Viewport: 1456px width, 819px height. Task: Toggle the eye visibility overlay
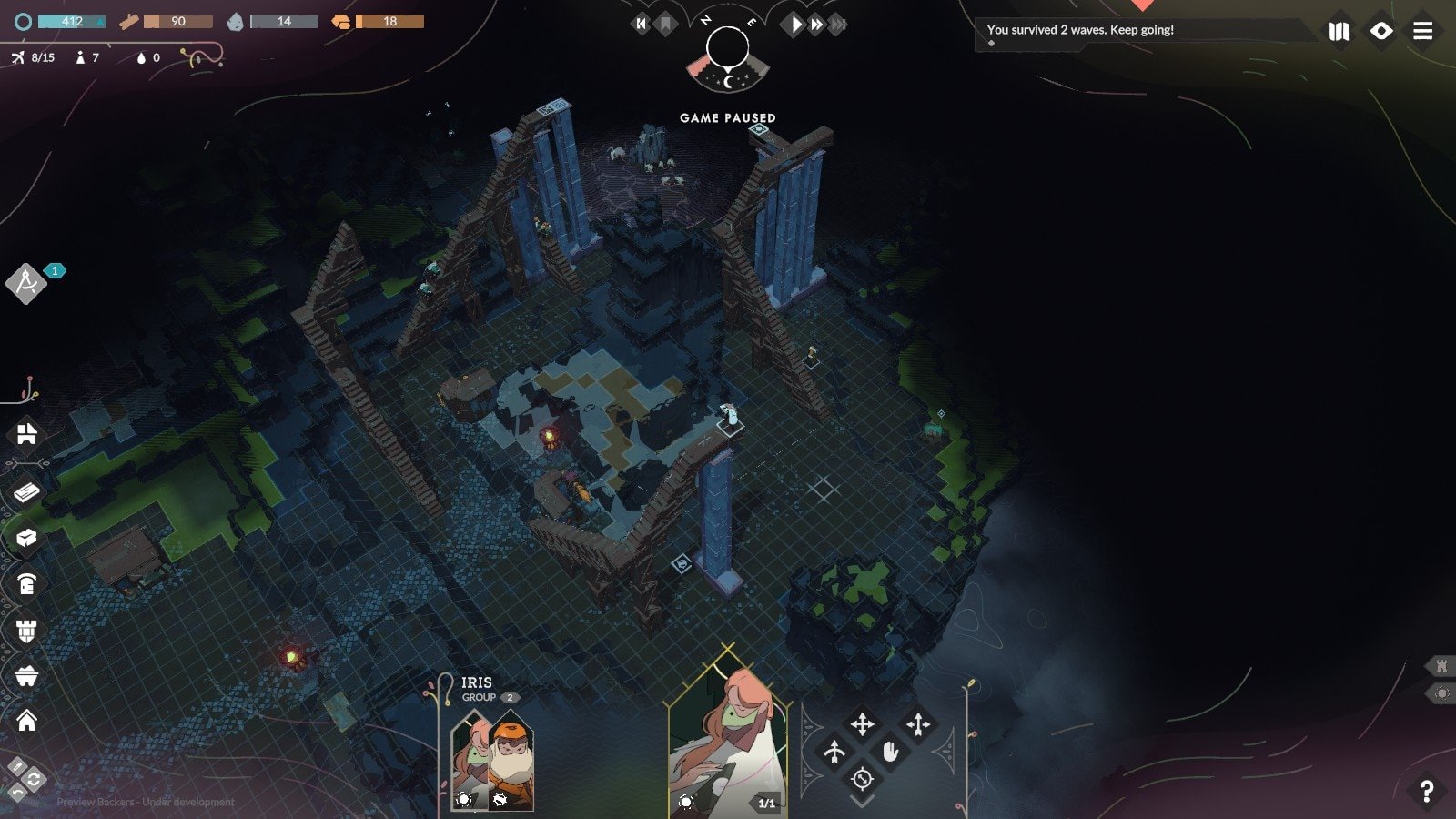coord(1380,31)
